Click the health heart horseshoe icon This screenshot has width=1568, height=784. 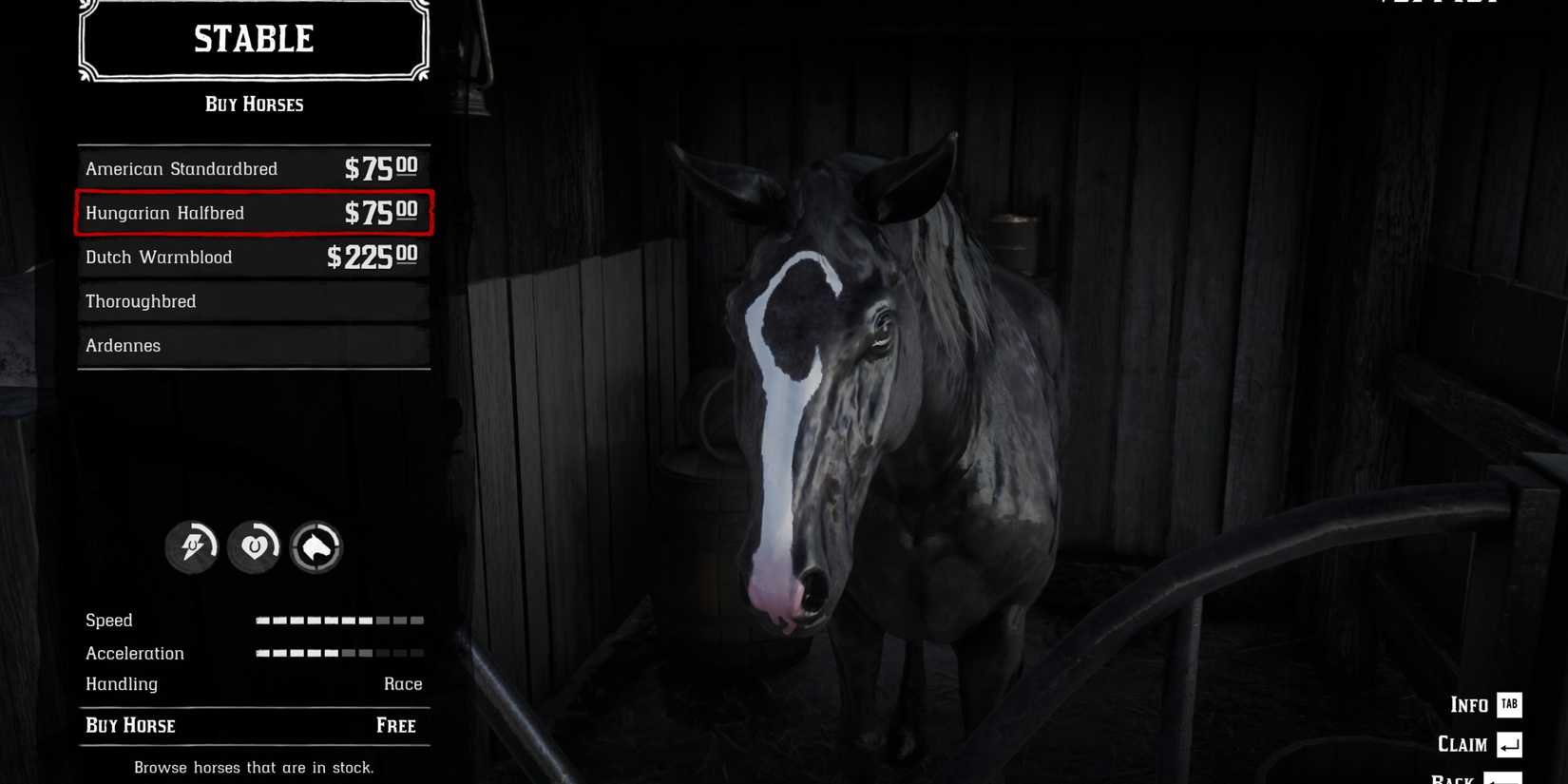coord(254,547)
